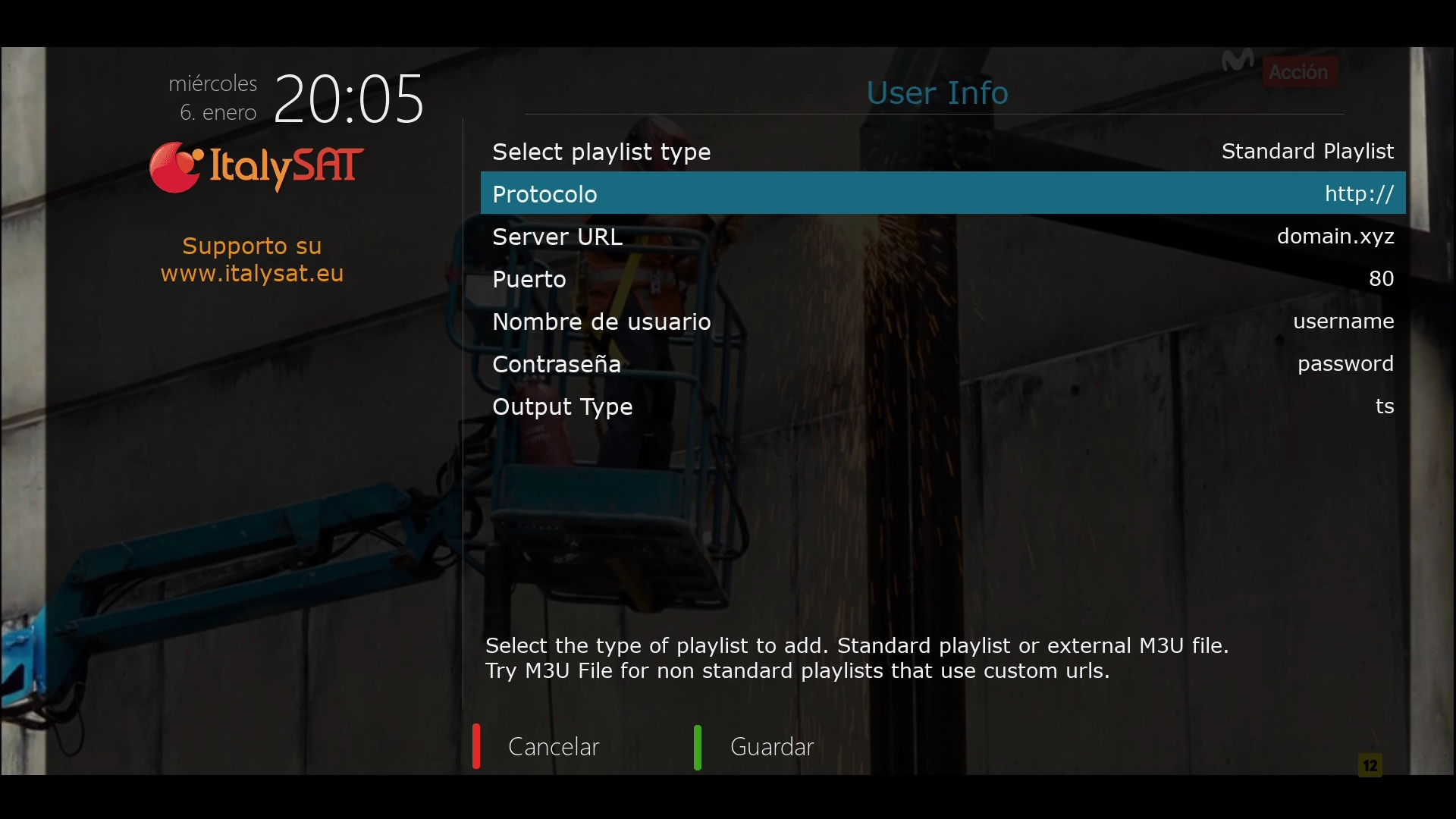Select the Contraseña password row
Screen dimensions: 1456x819
click(x=943, y=364)
